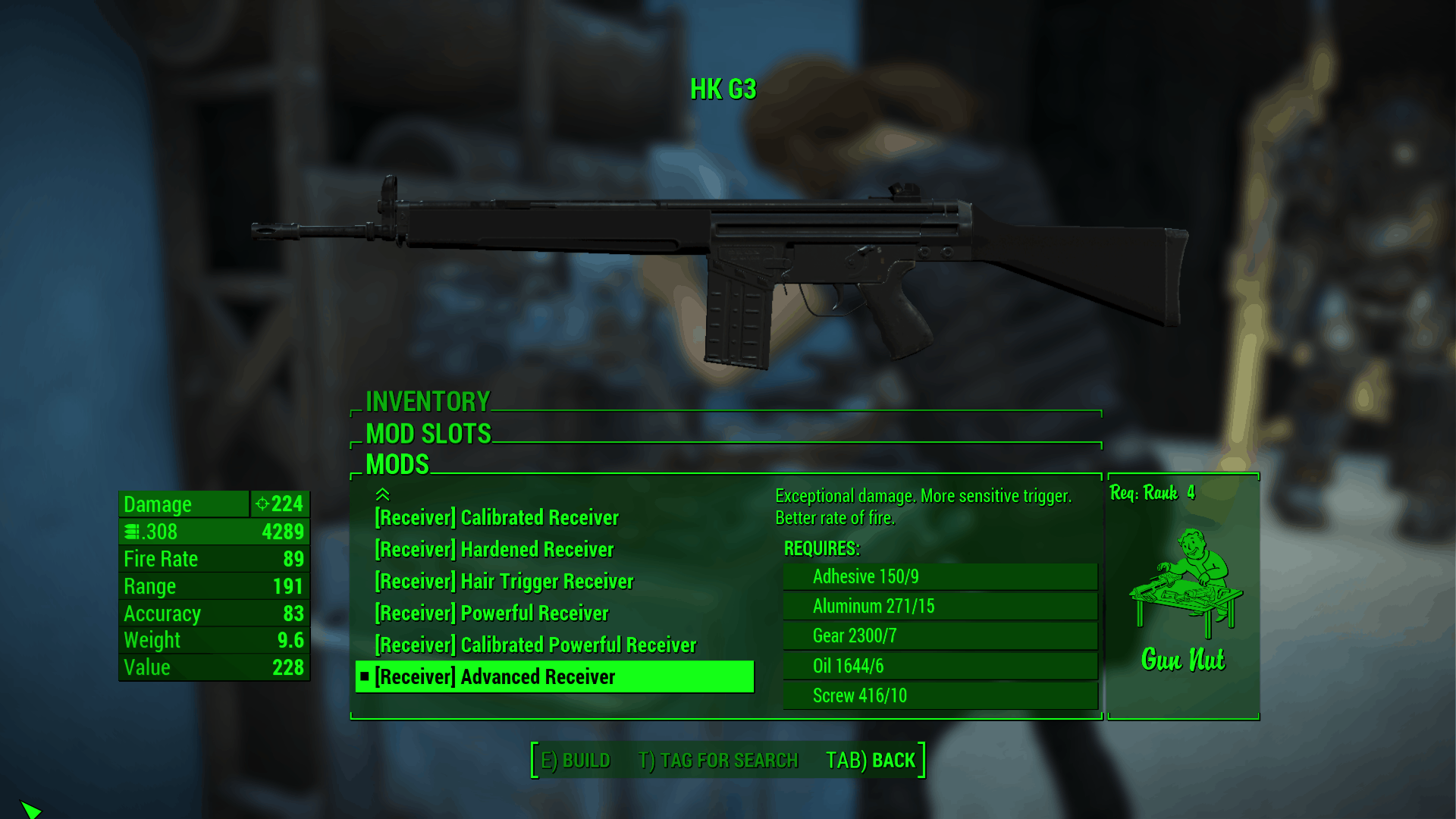Image resolution: width=1456 pixels, height=819 pixels.
Task: Select the Calibrated Receiver mod
Action: (x=497, y=518)
